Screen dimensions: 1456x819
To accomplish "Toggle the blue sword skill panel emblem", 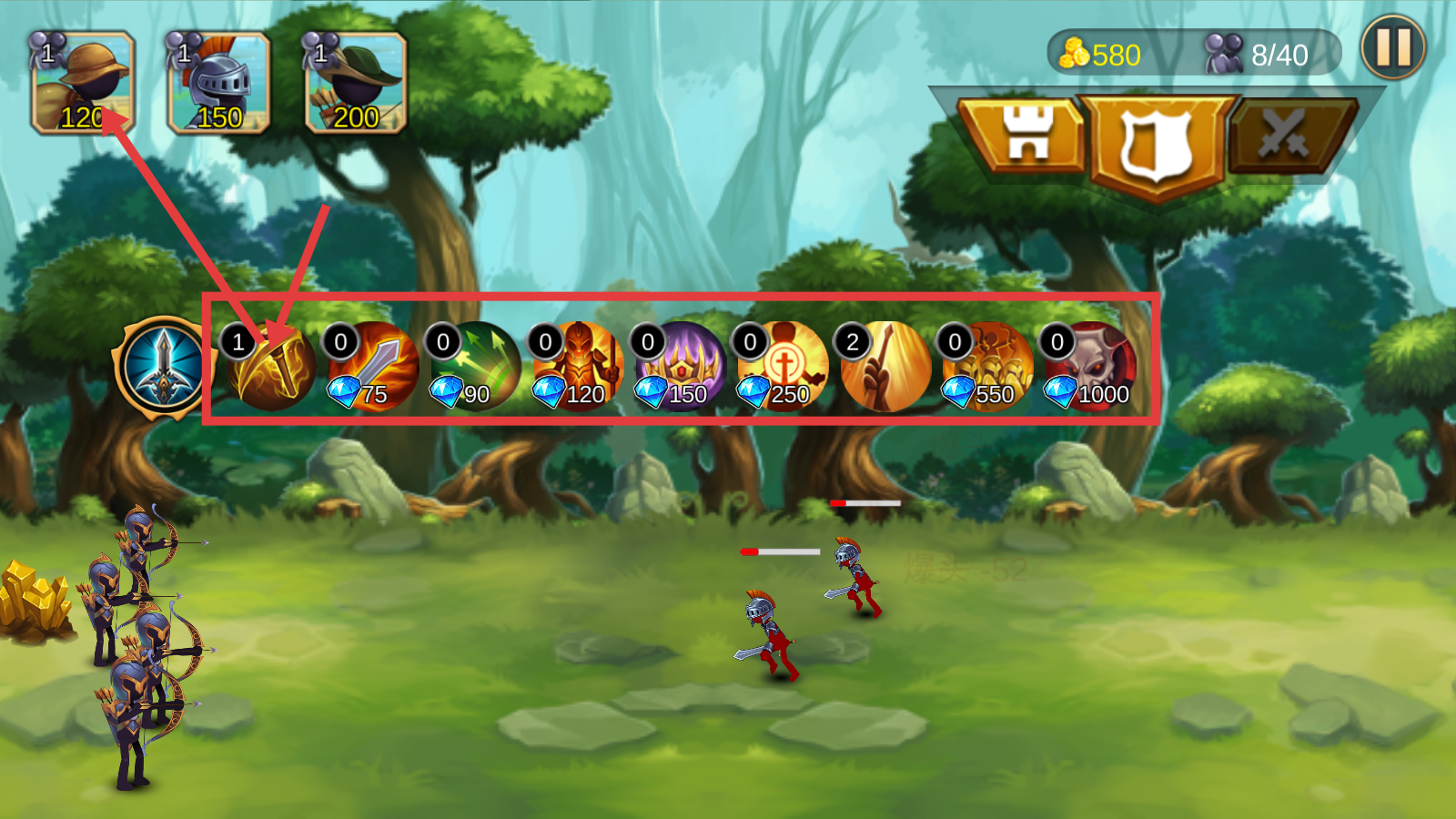I will [x=164, y=369].
